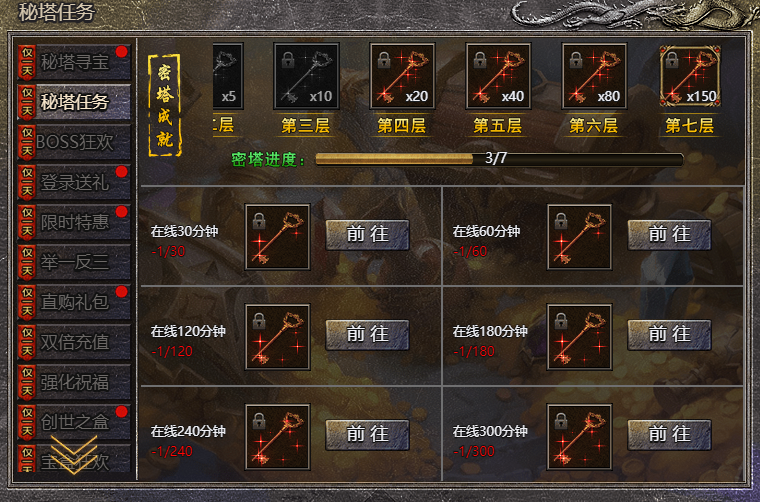Open the 登录送礼 tab

coord(73,182)
